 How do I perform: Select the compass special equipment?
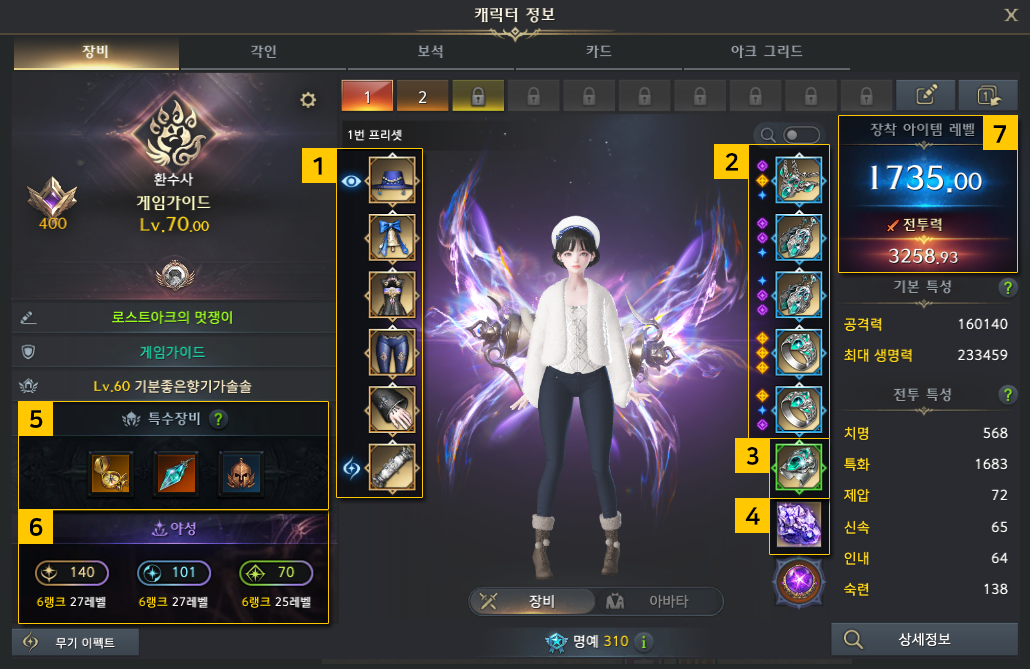click(105, 472)
